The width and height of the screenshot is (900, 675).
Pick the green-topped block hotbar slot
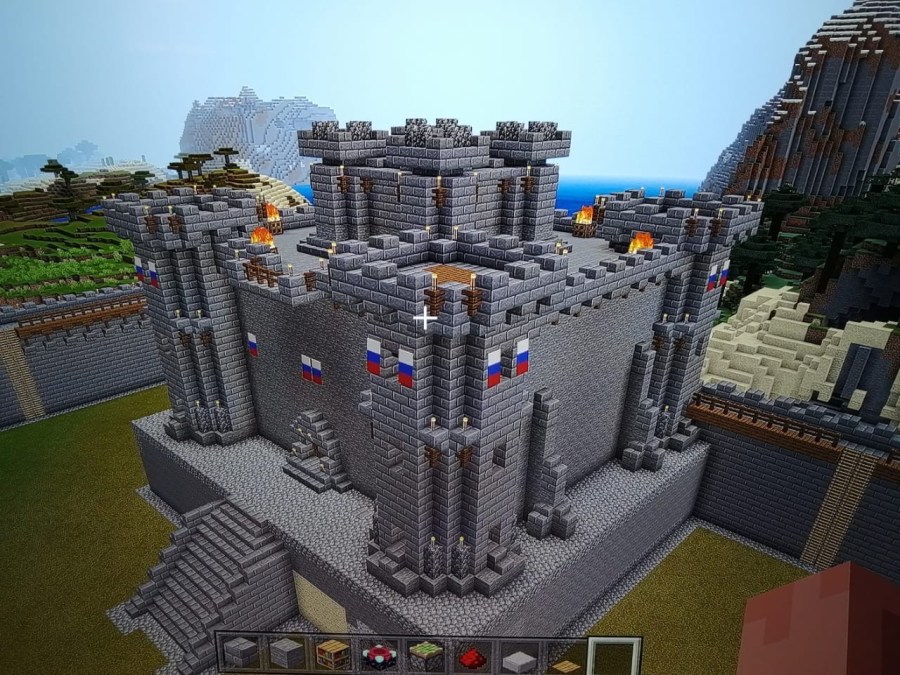[426, 655]
